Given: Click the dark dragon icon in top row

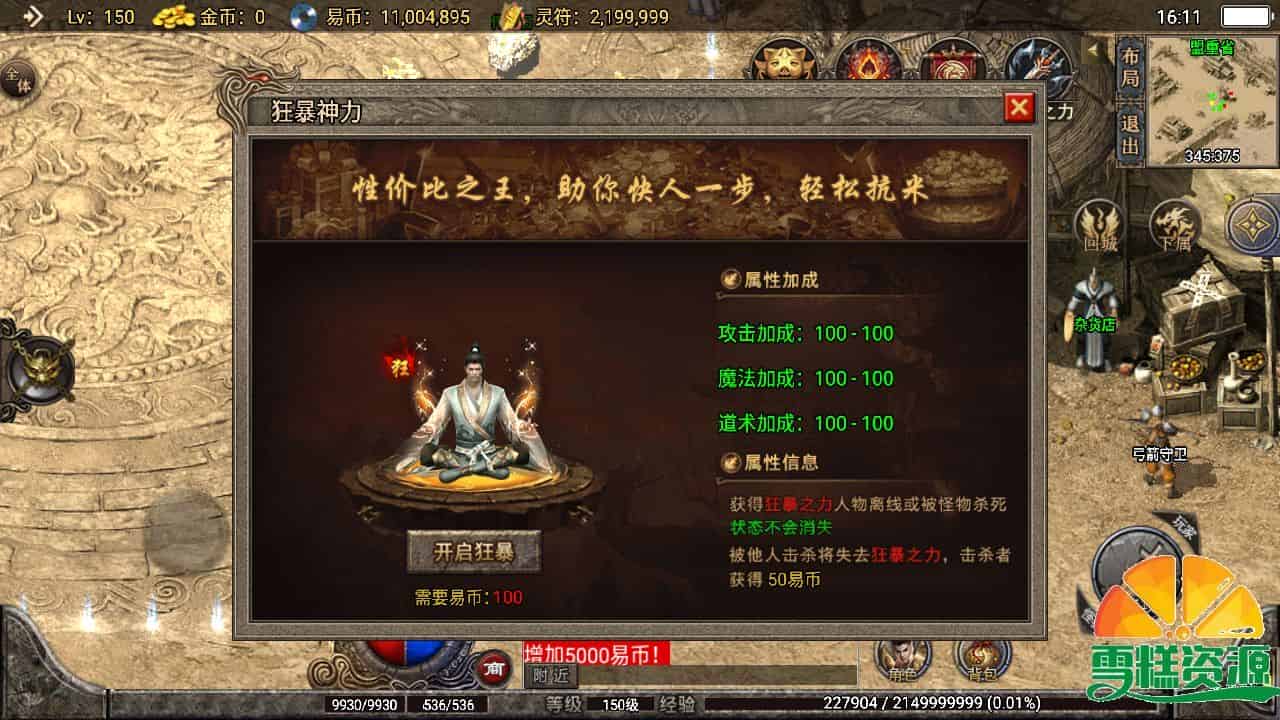Looking at the screenshot, I should click(x=1034, y=62).
